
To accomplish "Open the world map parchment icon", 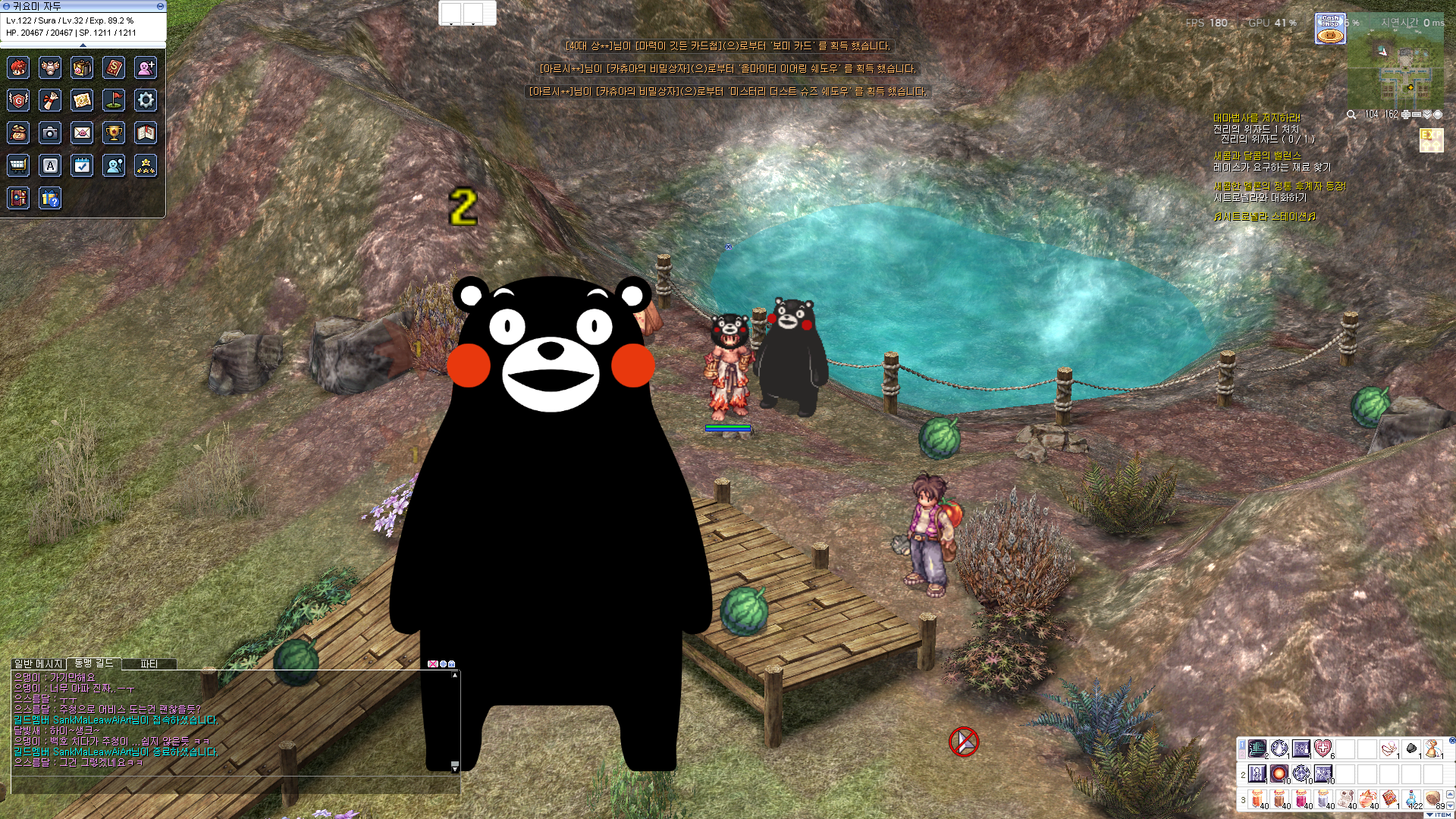I will [x=82, y=99].
